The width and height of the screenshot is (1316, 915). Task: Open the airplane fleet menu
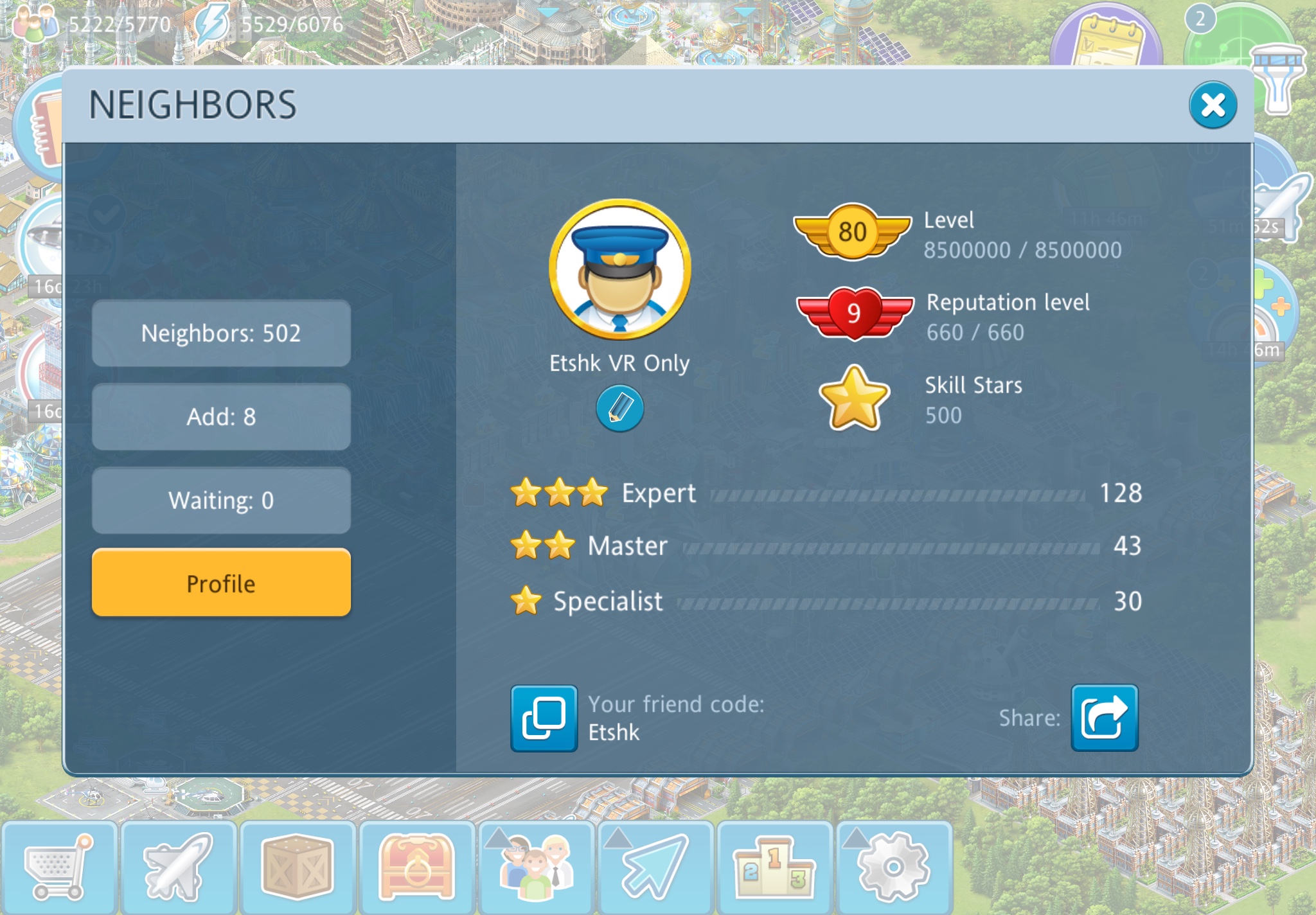[178, 867]
